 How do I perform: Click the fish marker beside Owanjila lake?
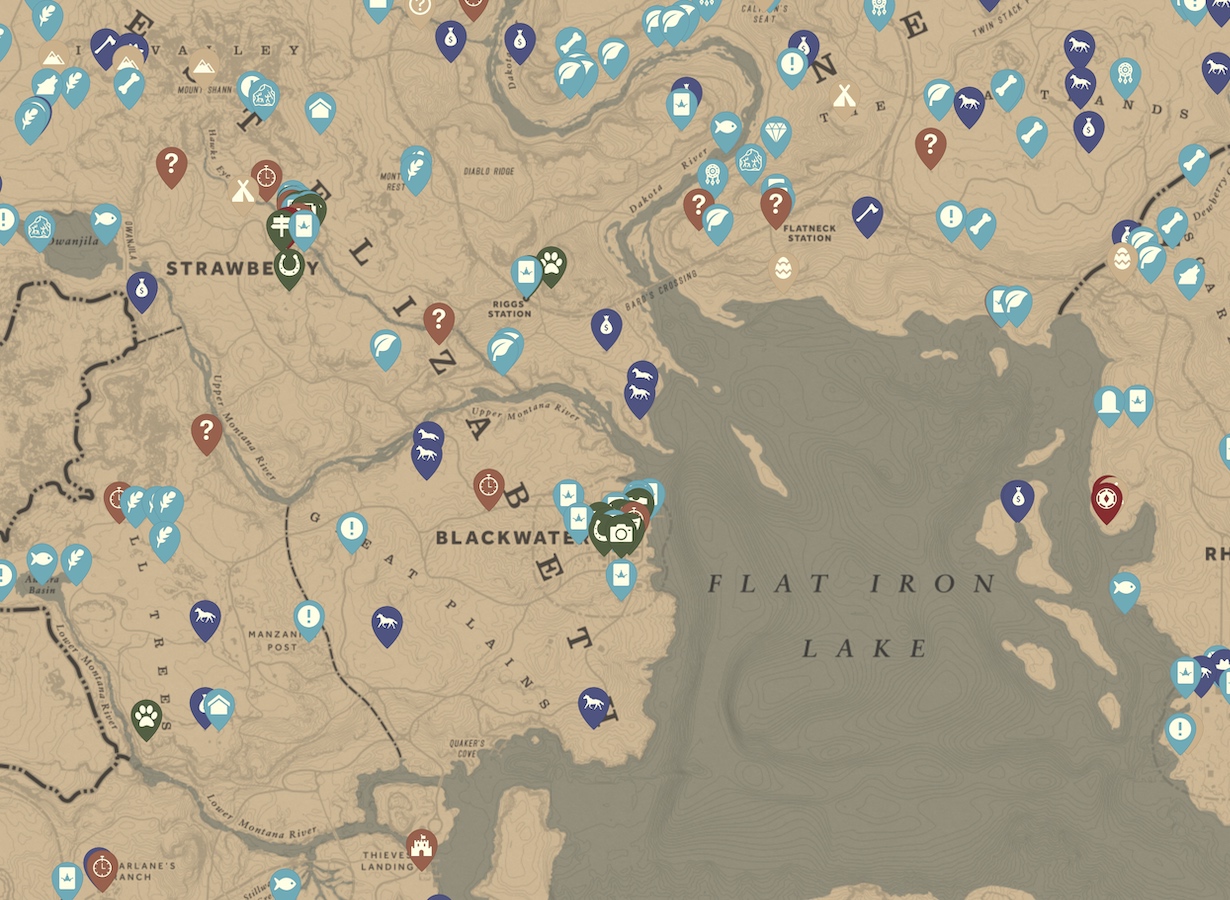tap(104, 220)
